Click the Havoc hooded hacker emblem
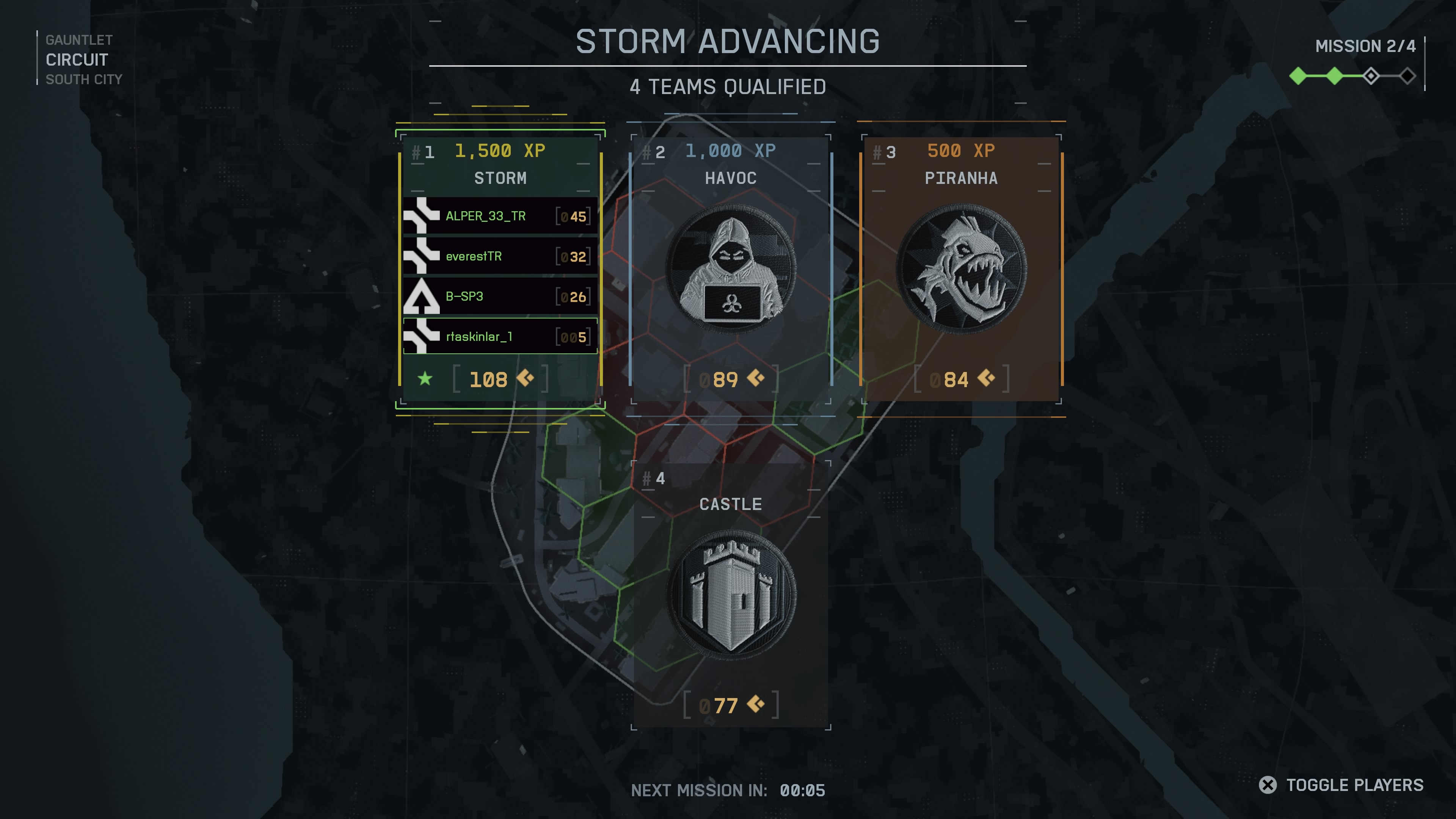The width and height of the screenshot is (1456, 819). click(x=731, y=268)
